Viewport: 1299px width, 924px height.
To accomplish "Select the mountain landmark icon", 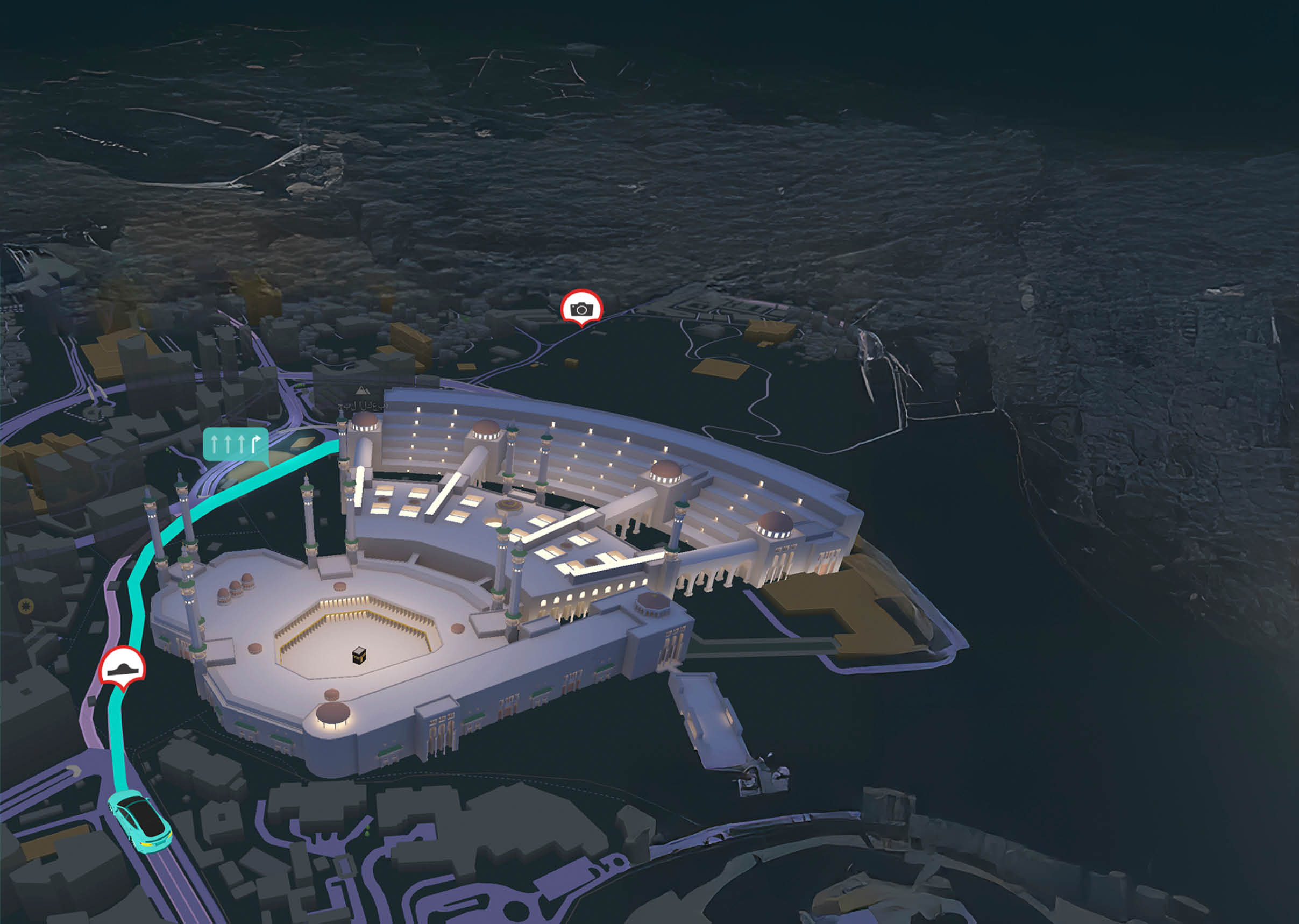I will [x=361, y=390].
